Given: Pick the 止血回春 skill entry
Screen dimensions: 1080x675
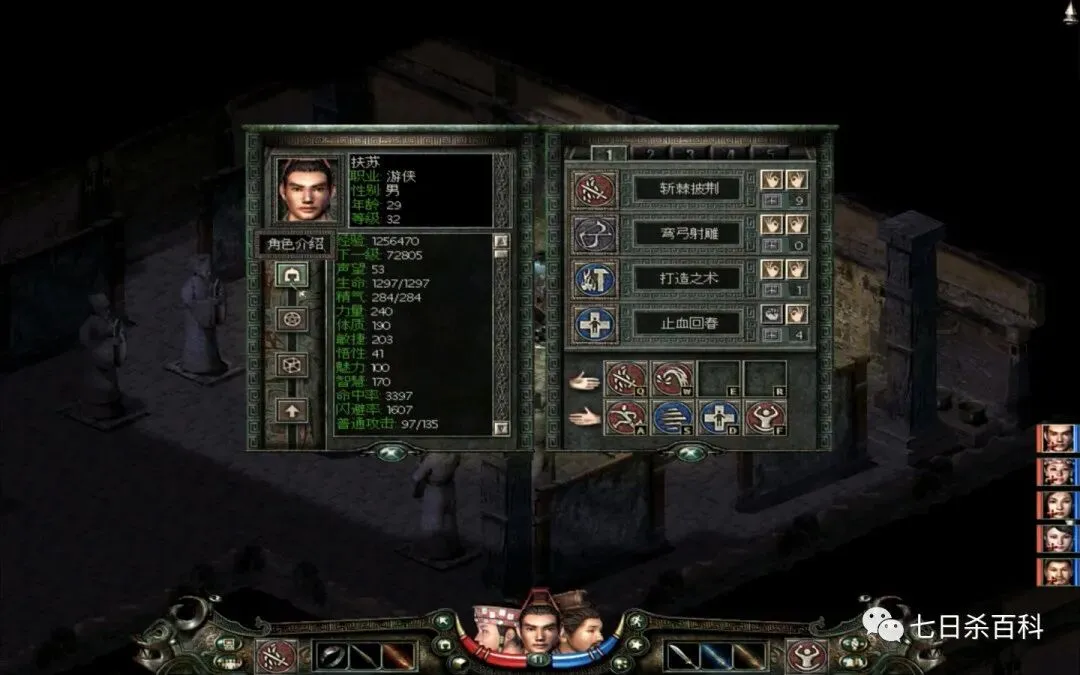Looking at the screenshot, I should [x=689, y=323].
